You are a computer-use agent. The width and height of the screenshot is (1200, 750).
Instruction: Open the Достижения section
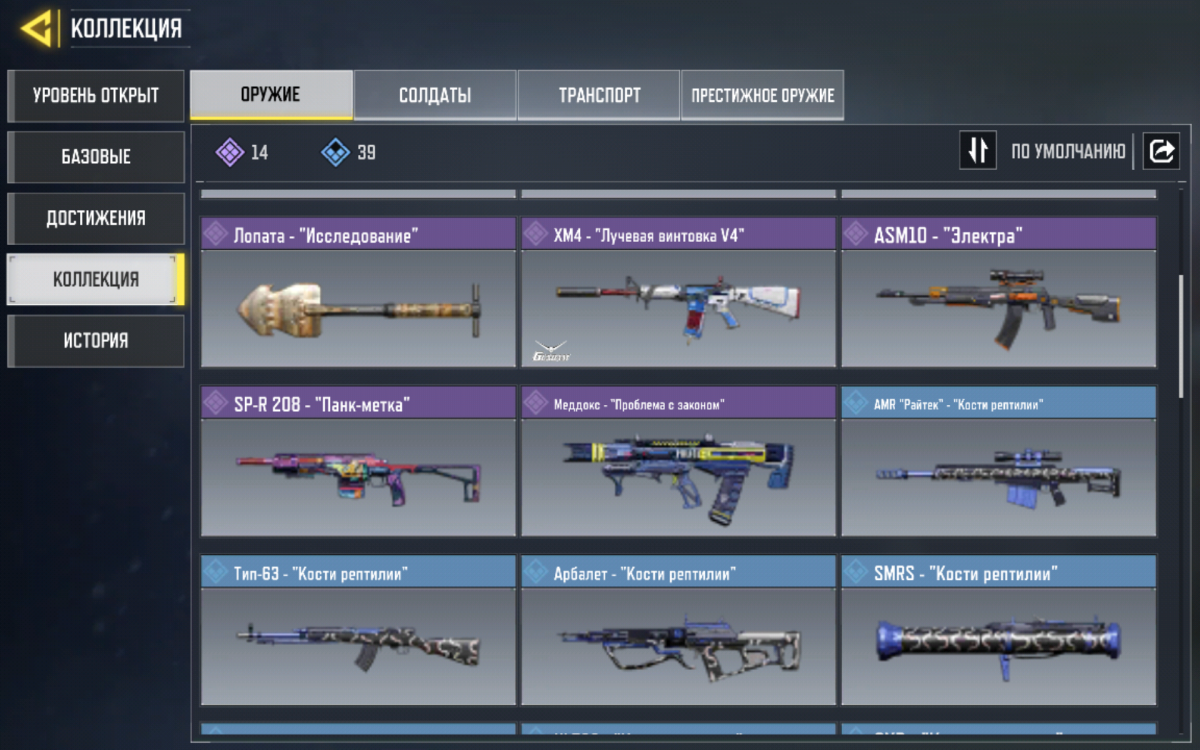(96, 218)
